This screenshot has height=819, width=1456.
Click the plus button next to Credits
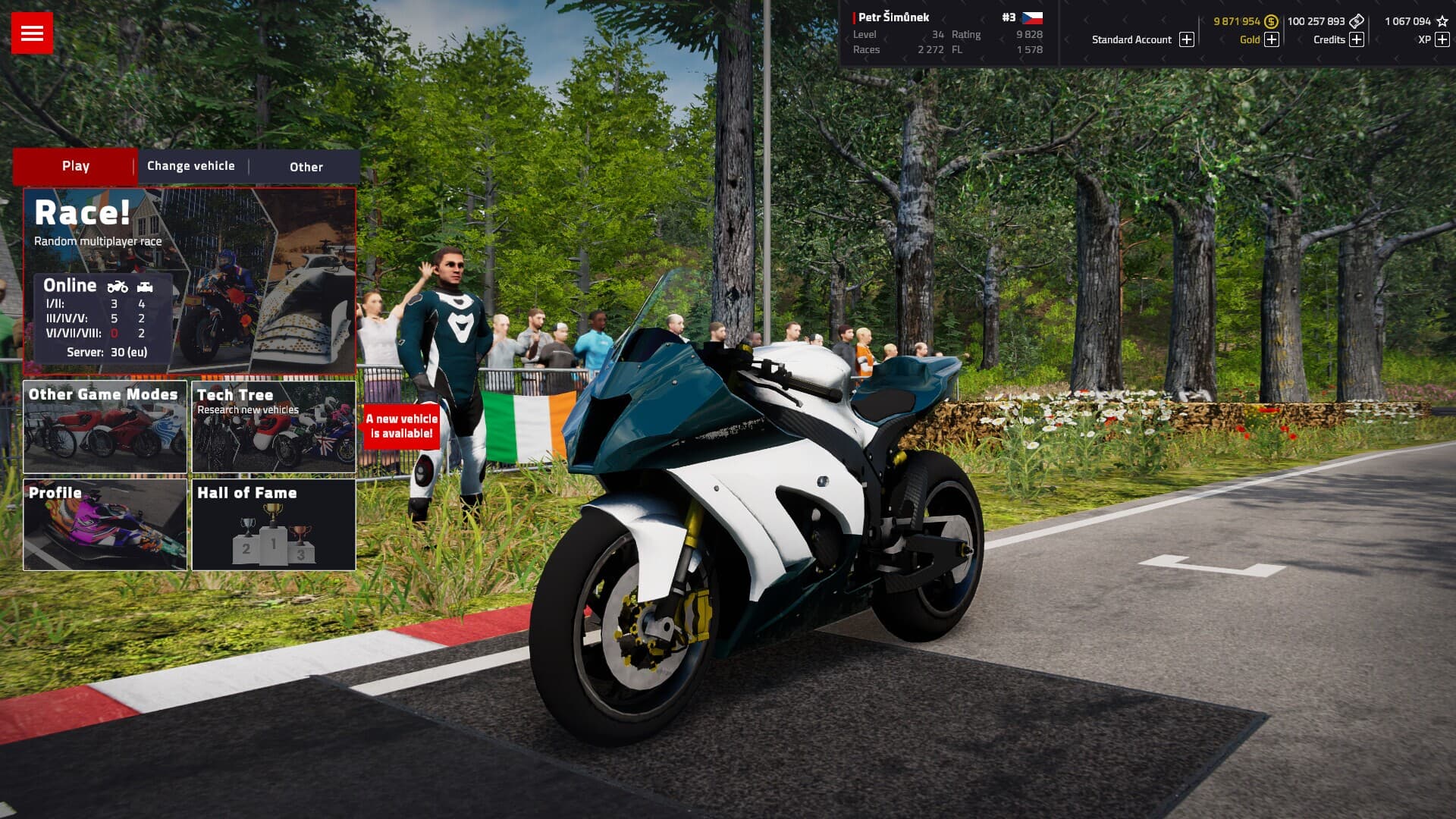[x=1357, y=40]
